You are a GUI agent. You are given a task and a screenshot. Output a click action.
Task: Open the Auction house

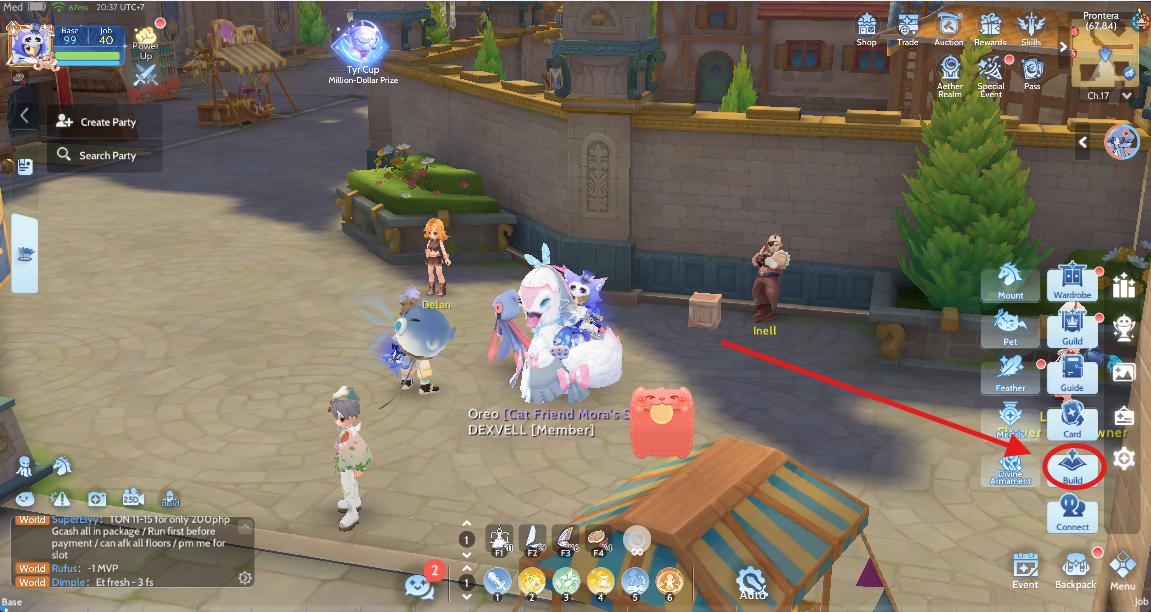[949, 27]
